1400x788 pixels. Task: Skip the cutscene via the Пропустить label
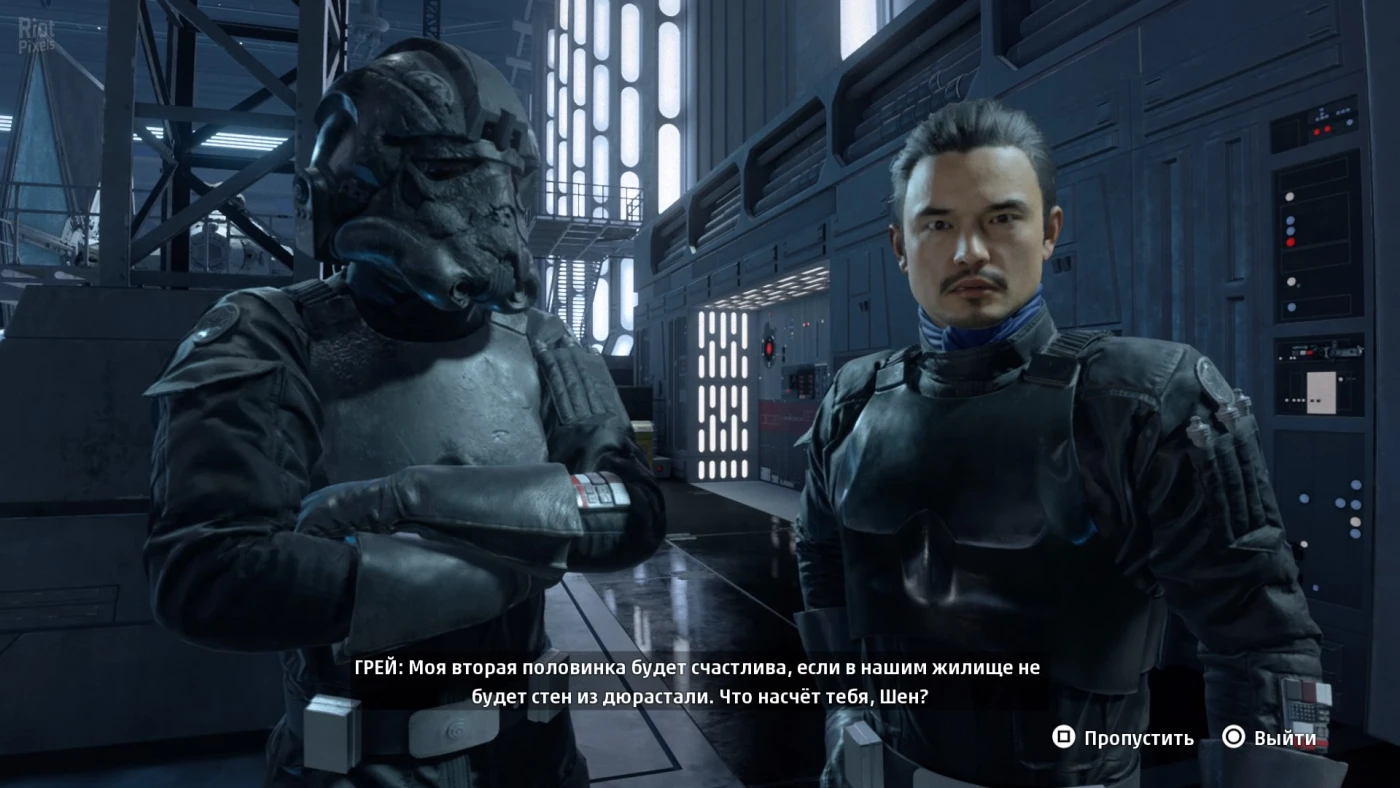(1138, 739)
